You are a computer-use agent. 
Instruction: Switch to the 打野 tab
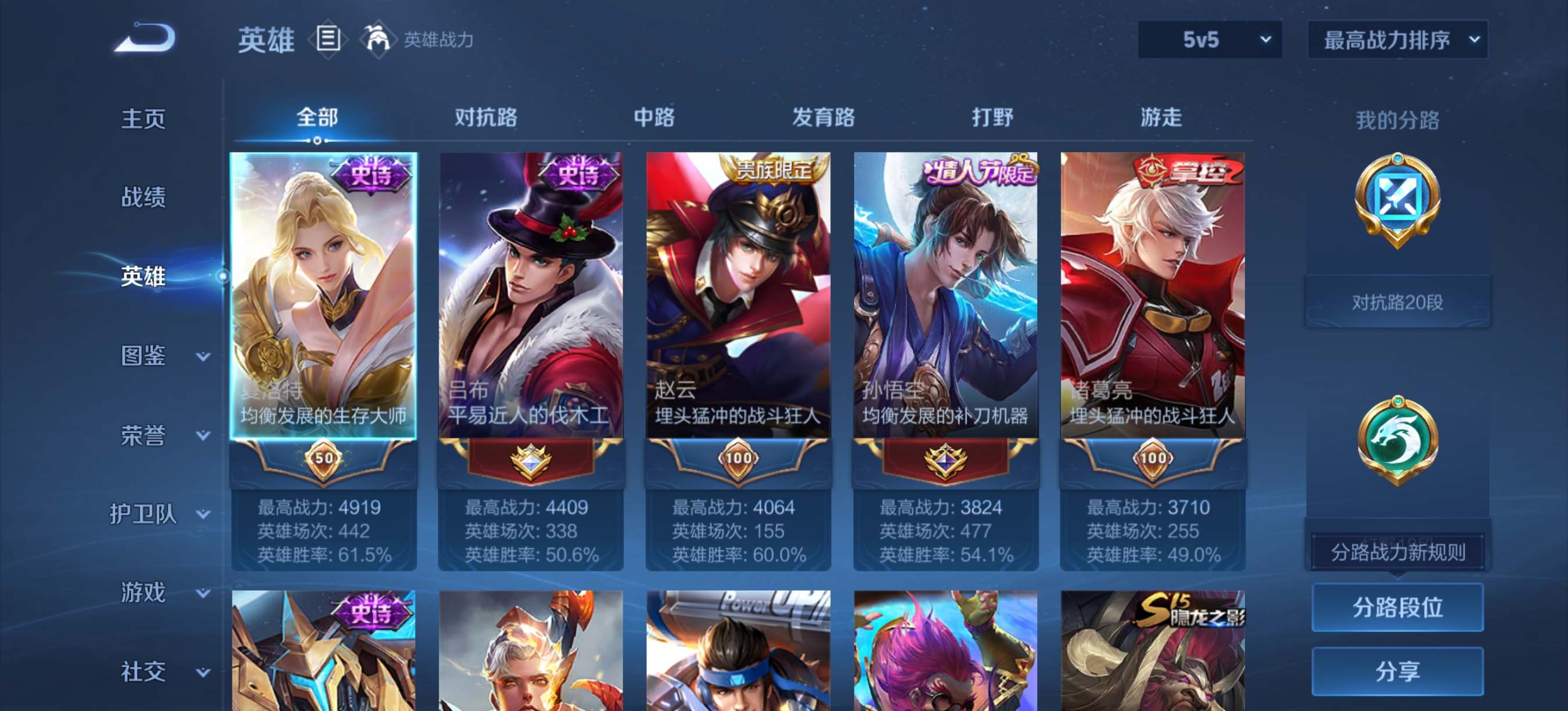992,117
